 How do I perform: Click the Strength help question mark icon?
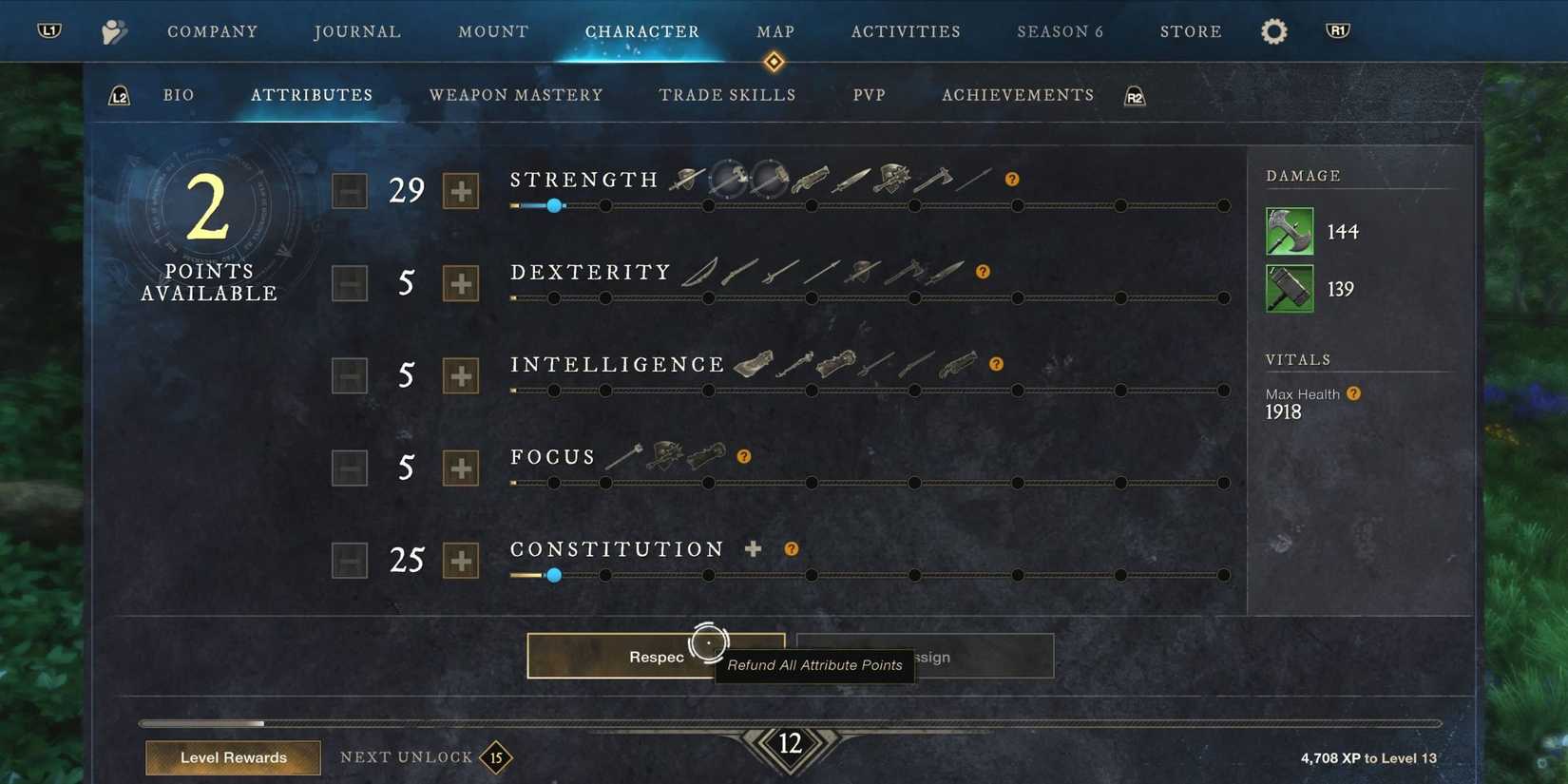tap(1012, 179)
